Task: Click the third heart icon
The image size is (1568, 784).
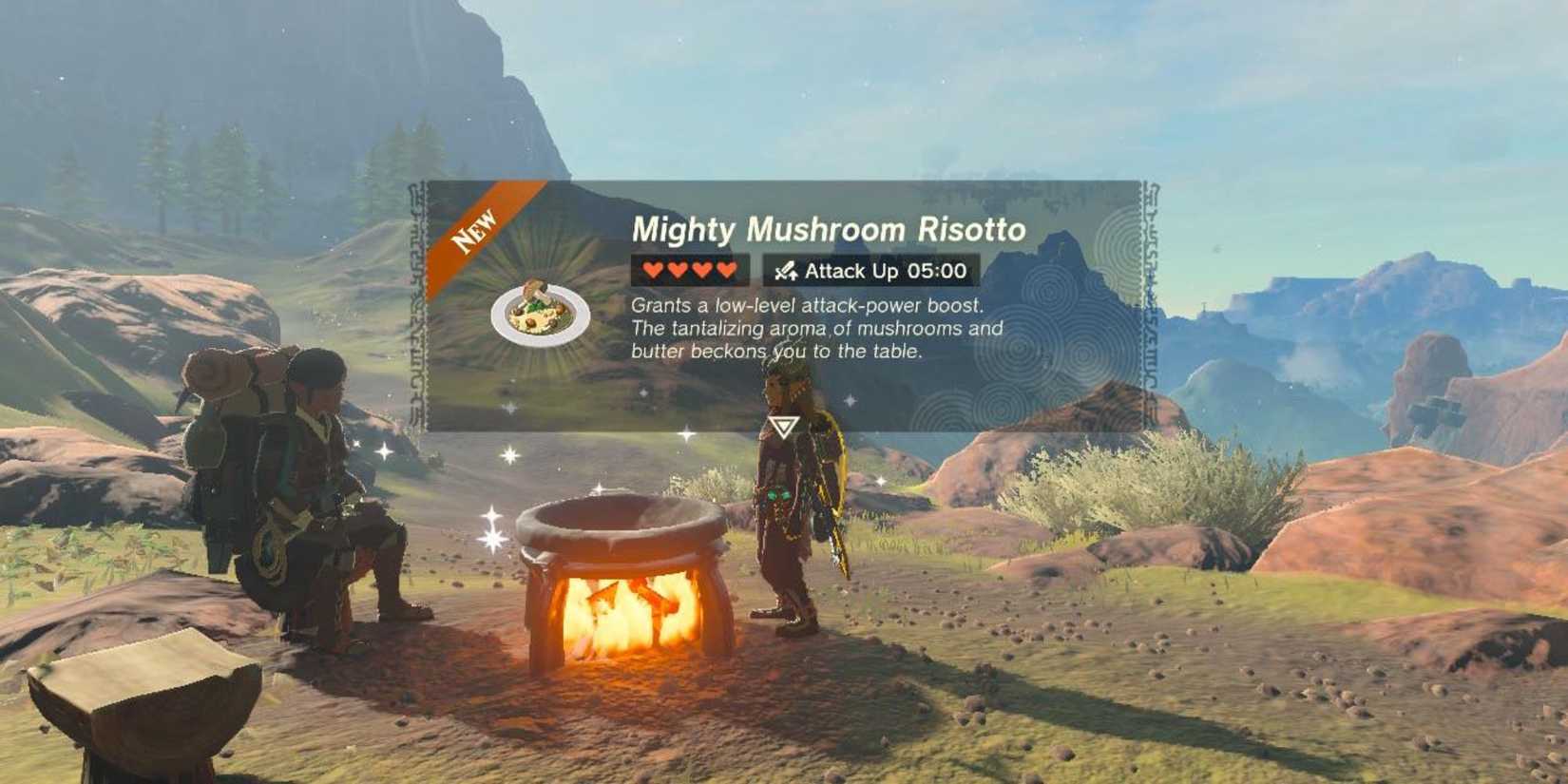Action: [x=699, y=270]
